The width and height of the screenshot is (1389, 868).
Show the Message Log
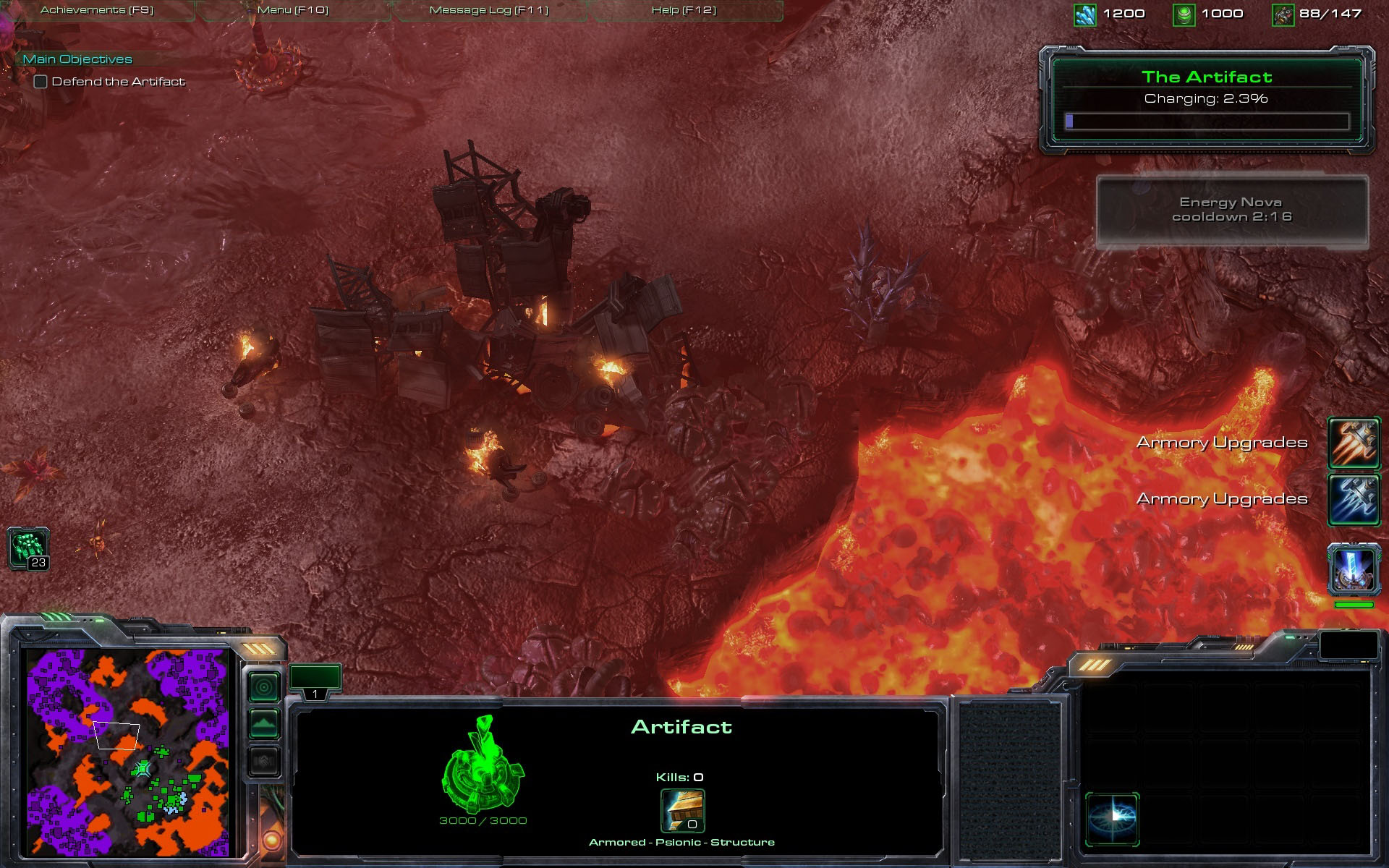(489, 10)
